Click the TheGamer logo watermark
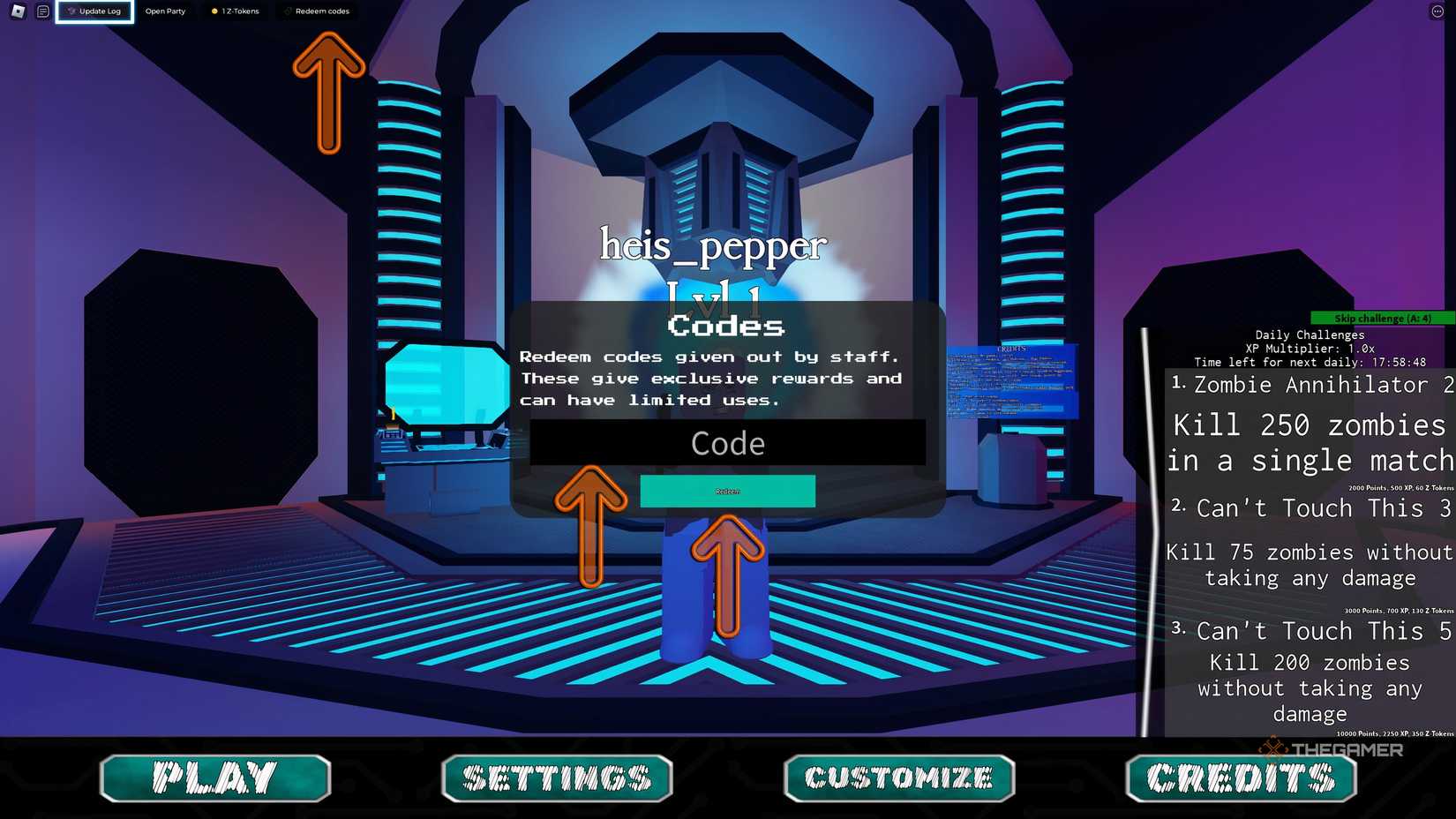The image size is (1456, 819). [x=1331, y=749]
